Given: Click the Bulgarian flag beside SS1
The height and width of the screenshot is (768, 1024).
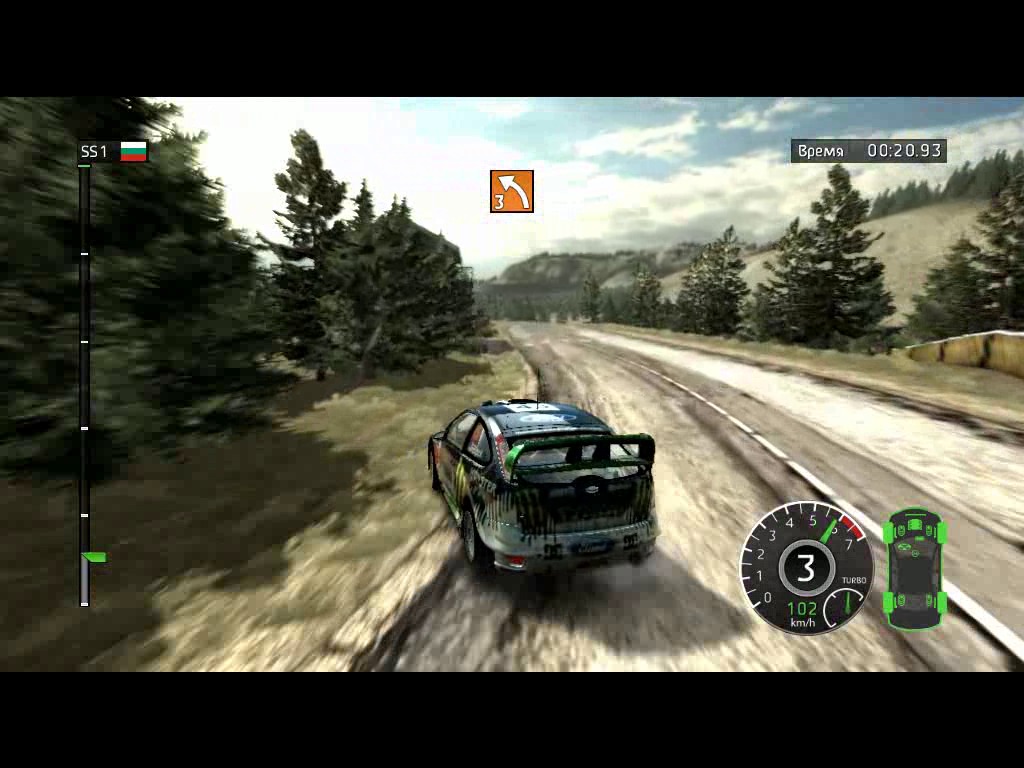Looking at the screenshot, I should click(133, 151).
